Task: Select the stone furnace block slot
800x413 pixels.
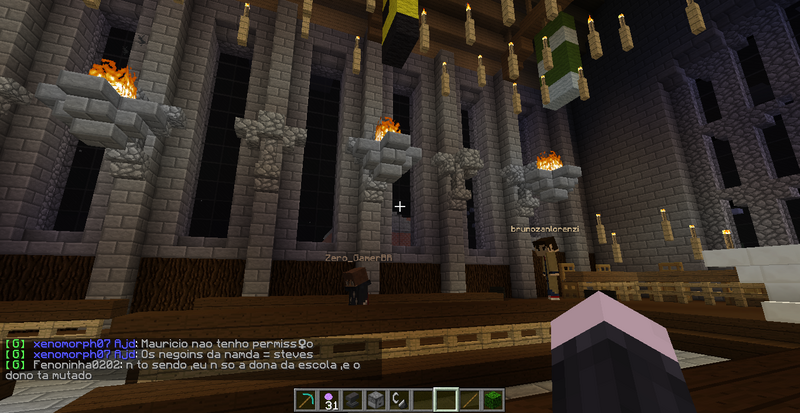Action: (374, 400)
